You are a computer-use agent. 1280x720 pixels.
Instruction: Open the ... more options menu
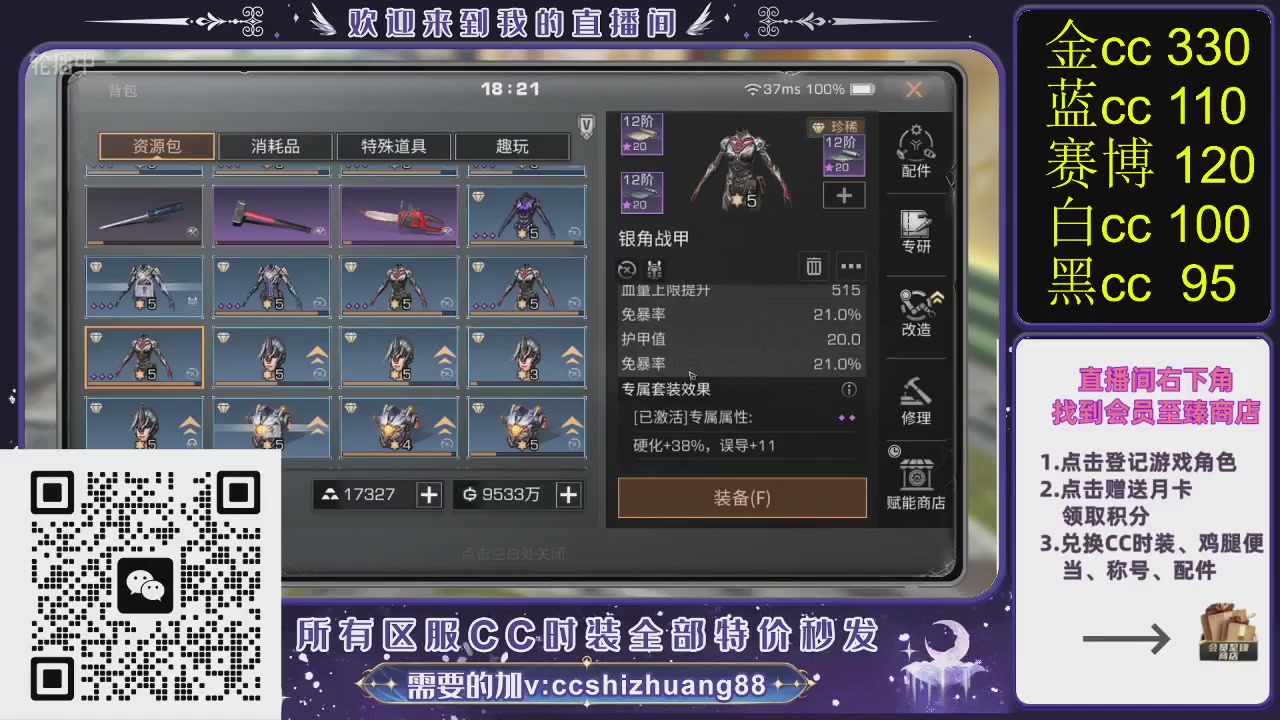850,267
